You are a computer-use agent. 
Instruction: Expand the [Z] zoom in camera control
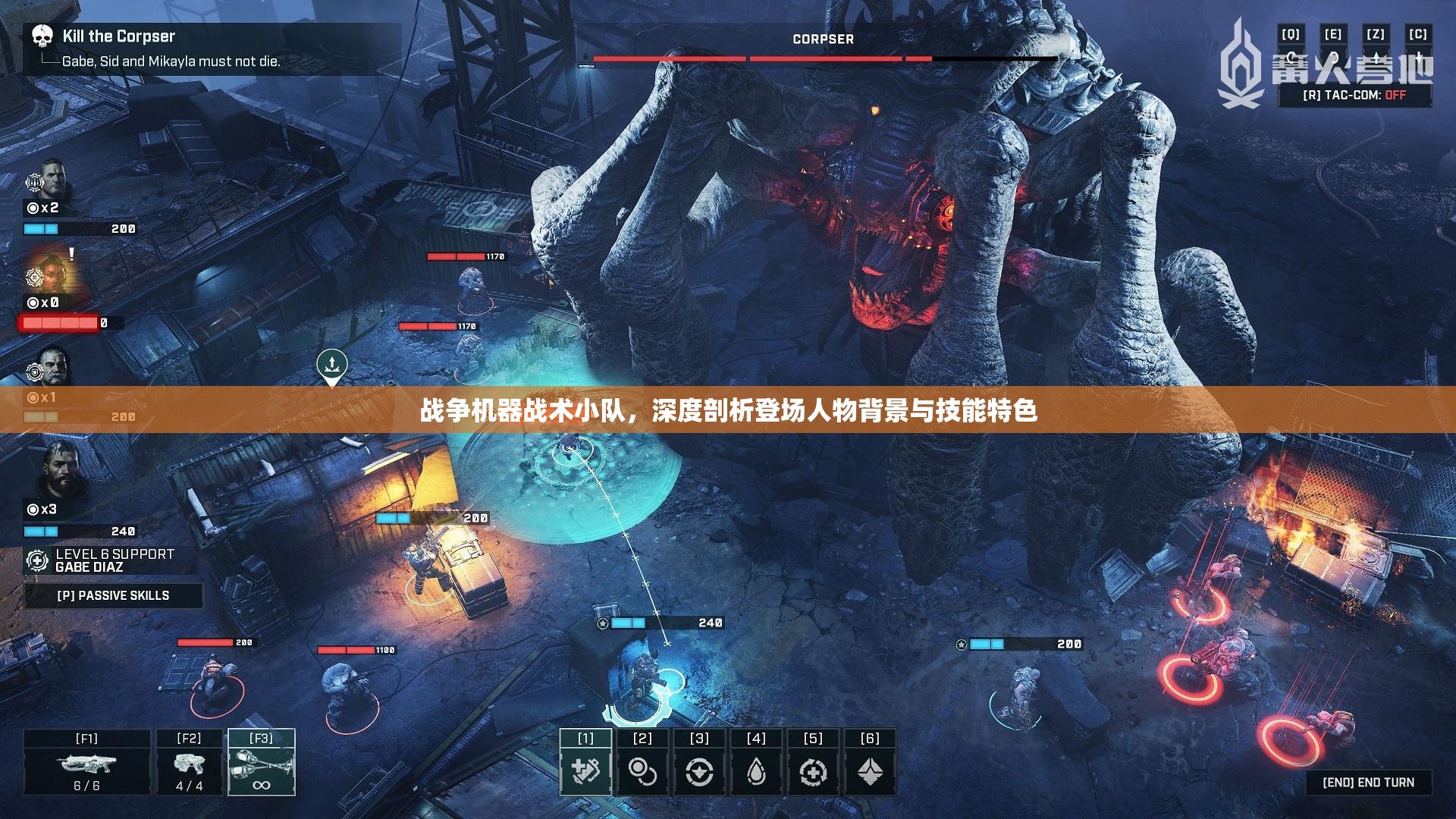(x=1377, y=33)
